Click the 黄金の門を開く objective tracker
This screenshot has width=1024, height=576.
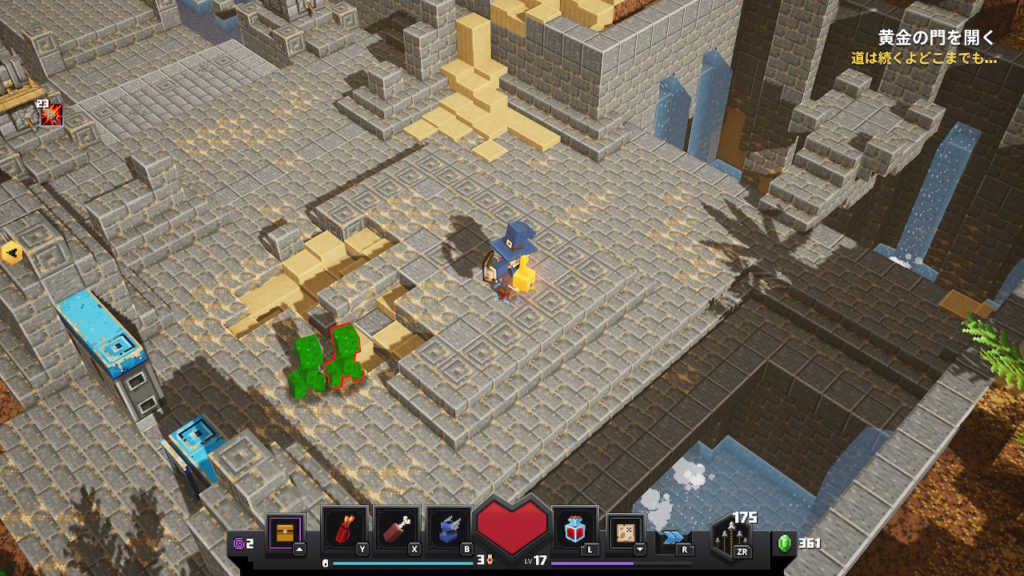(936, 38)
